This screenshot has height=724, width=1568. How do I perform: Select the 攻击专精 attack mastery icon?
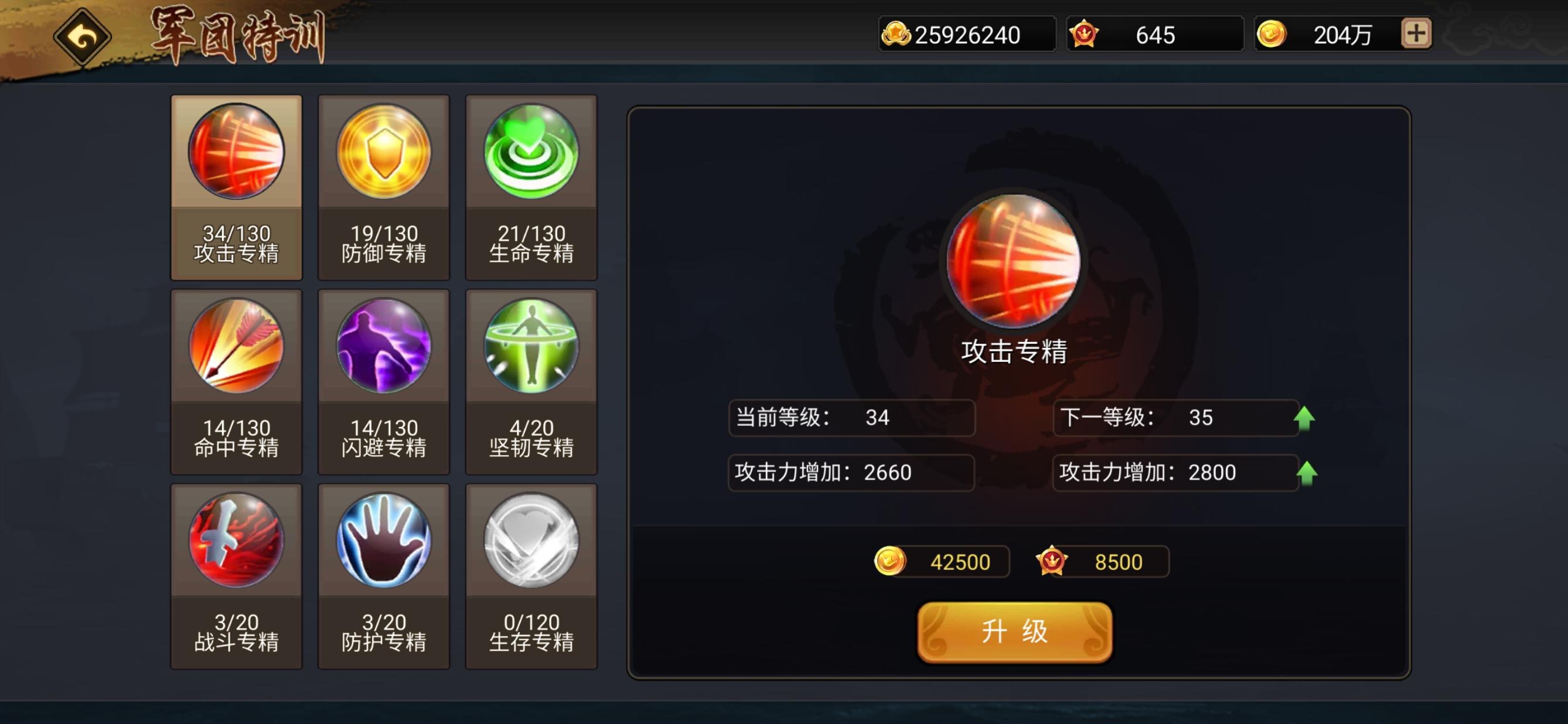pos(236,153)
